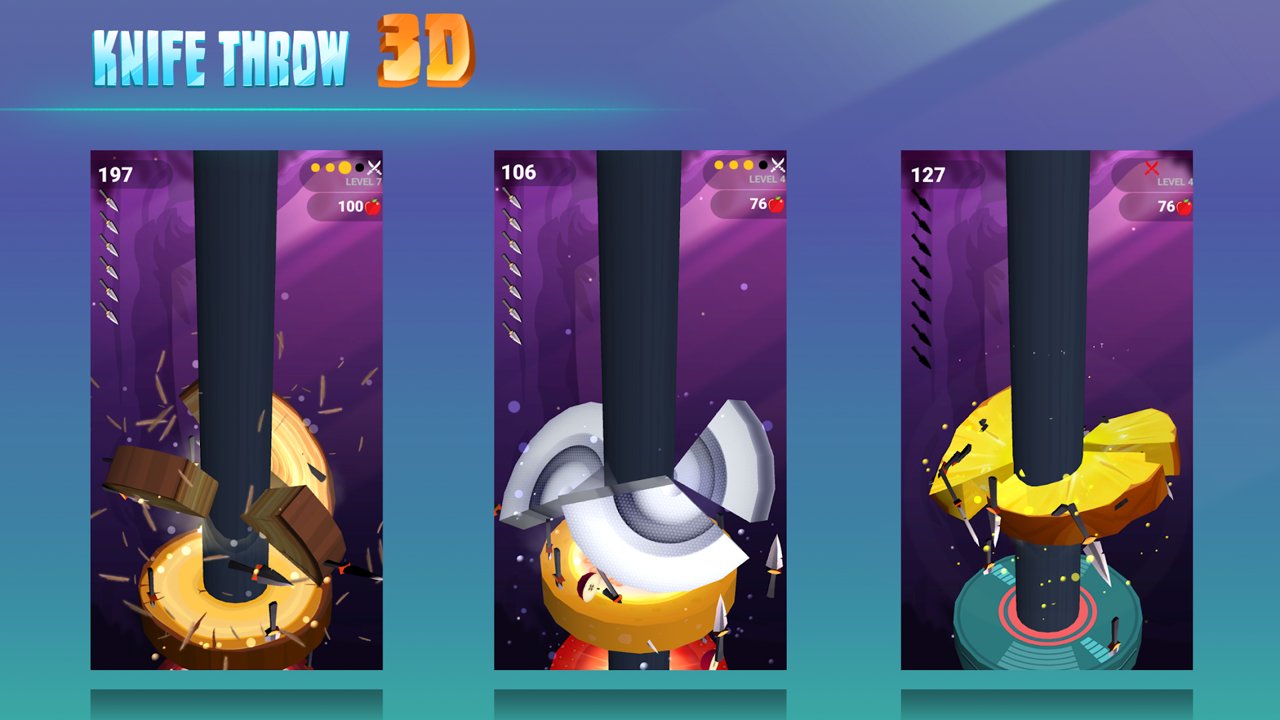Tap the Level 7 label
1280x720 pixels.
point(364,181)
